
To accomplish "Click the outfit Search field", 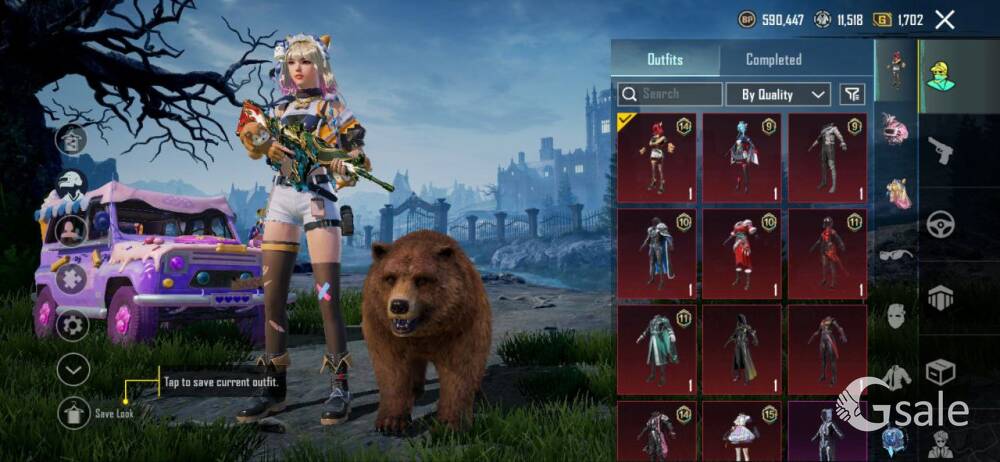I will (670, 94).
